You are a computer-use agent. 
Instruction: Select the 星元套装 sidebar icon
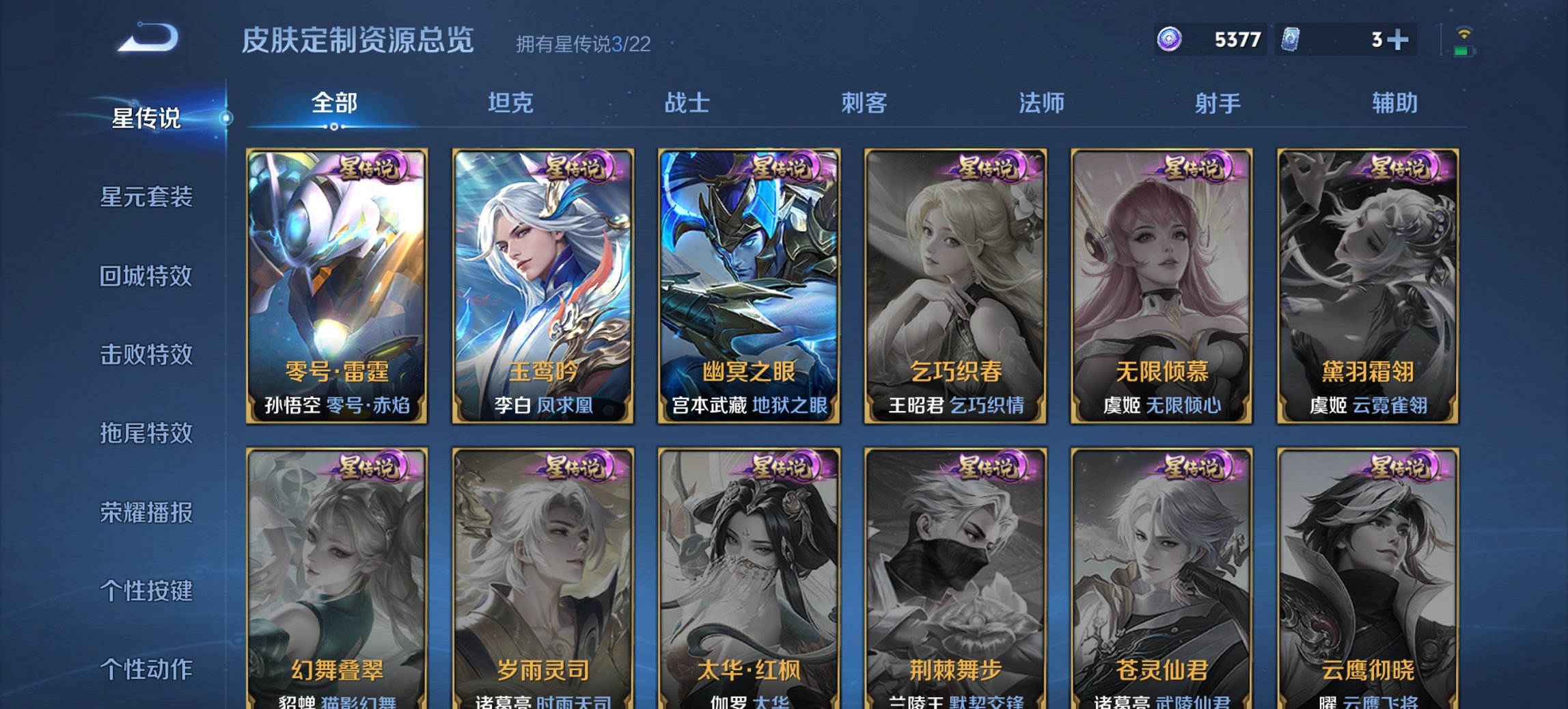click(147, 198)
